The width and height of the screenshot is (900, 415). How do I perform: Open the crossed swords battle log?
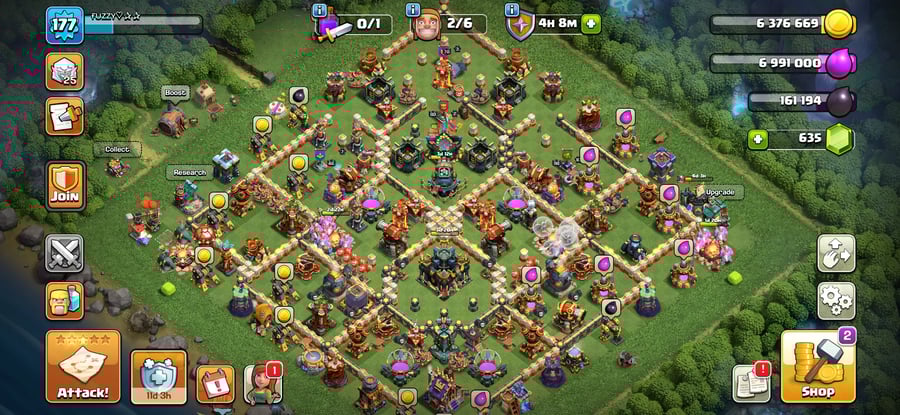65,253
